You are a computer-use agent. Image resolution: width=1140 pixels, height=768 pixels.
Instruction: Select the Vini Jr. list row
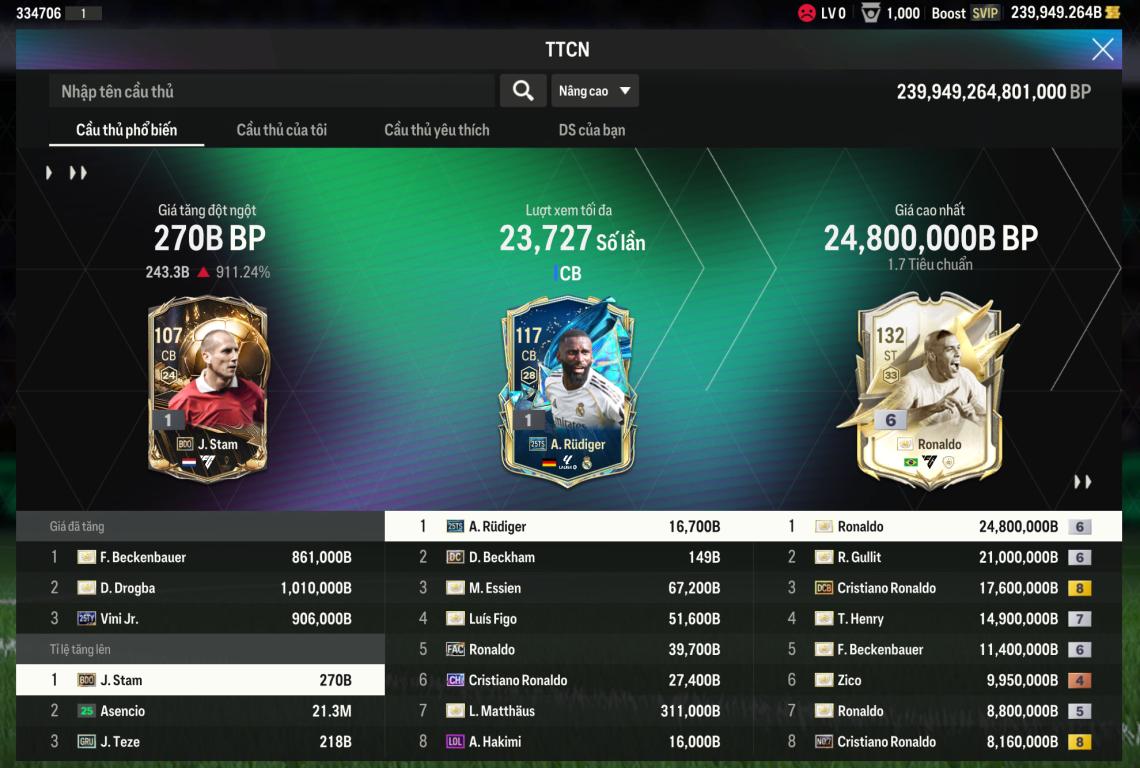point(200,619)
